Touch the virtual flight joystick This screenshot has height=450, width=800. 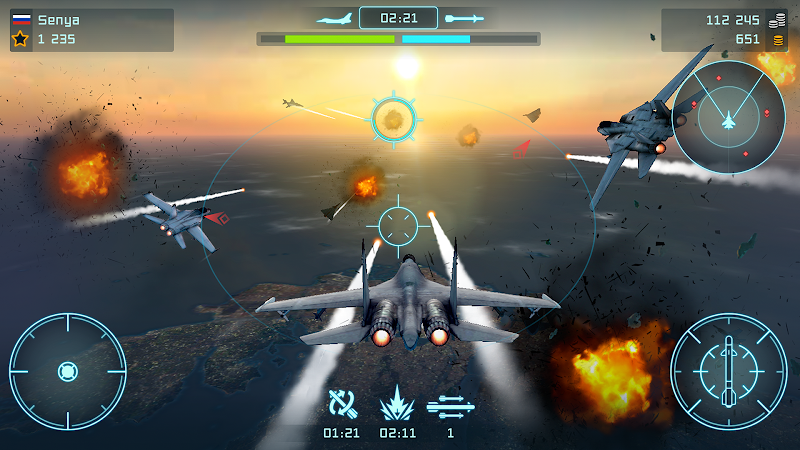[67, 372]
